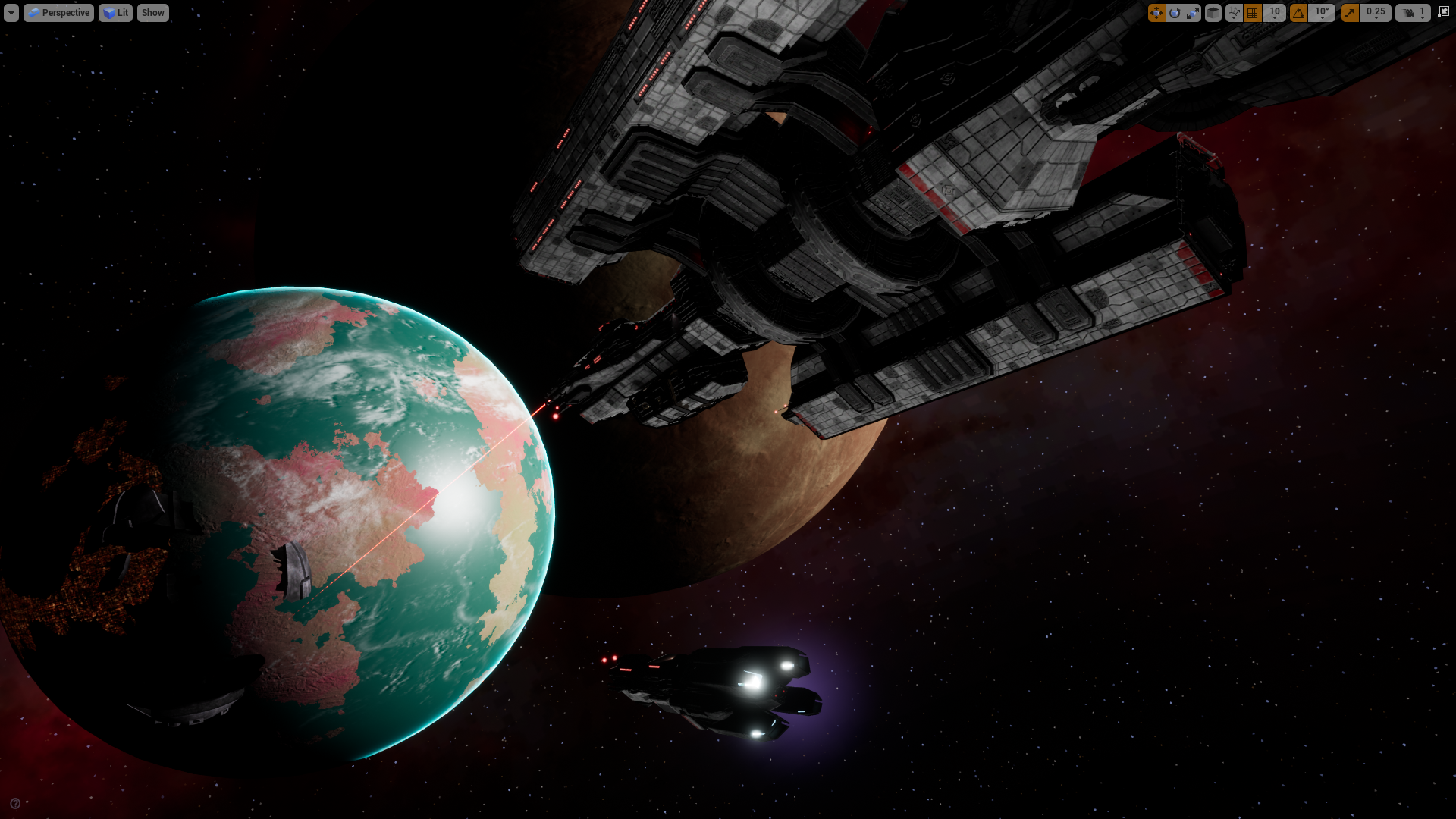
Task: Select the Translate (Move) tool
Action: 1156,13
